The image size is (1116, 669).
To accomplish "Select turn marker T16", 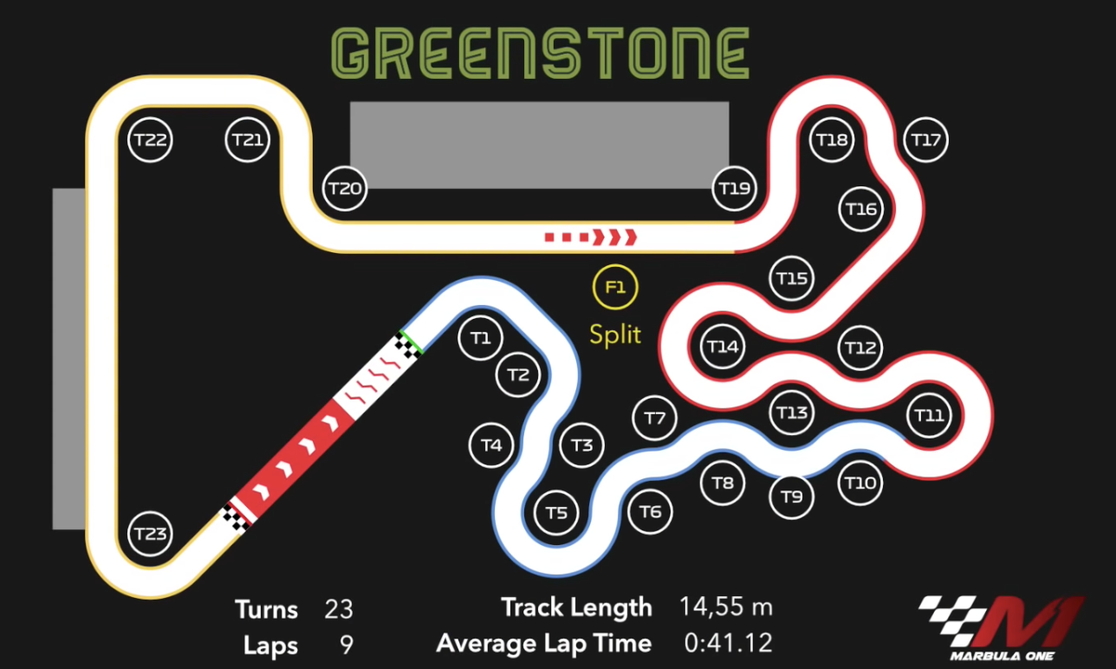I will 861,209.
